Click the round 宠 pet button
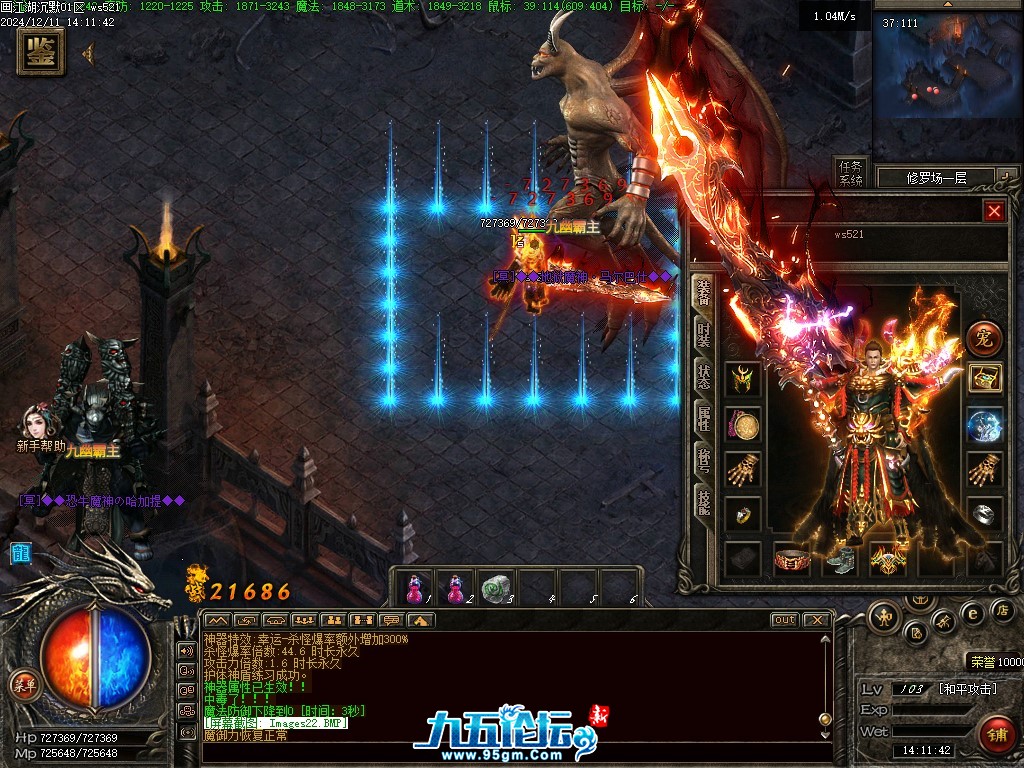Image resolution: width=1024 pixels, height=768 pixels. [x=984, y=338]
